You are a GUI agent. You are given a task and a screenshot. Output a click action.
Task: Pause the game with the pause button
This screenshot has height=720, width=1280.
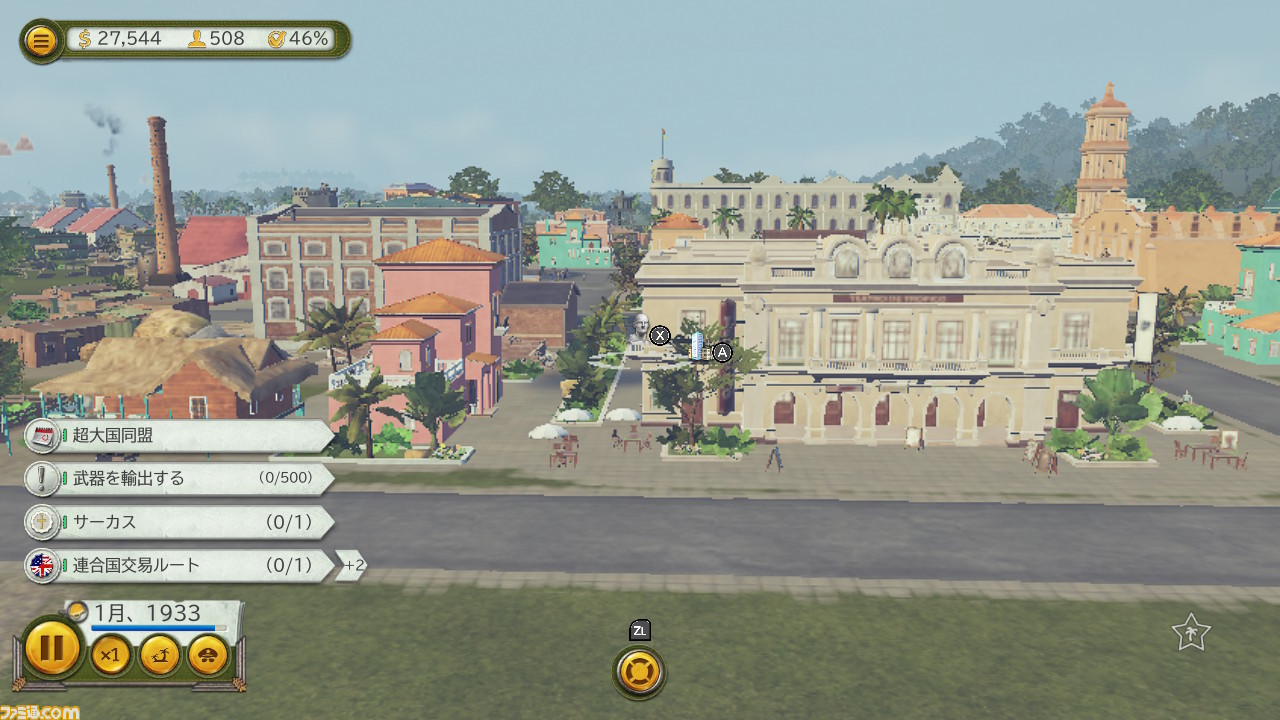52,649
